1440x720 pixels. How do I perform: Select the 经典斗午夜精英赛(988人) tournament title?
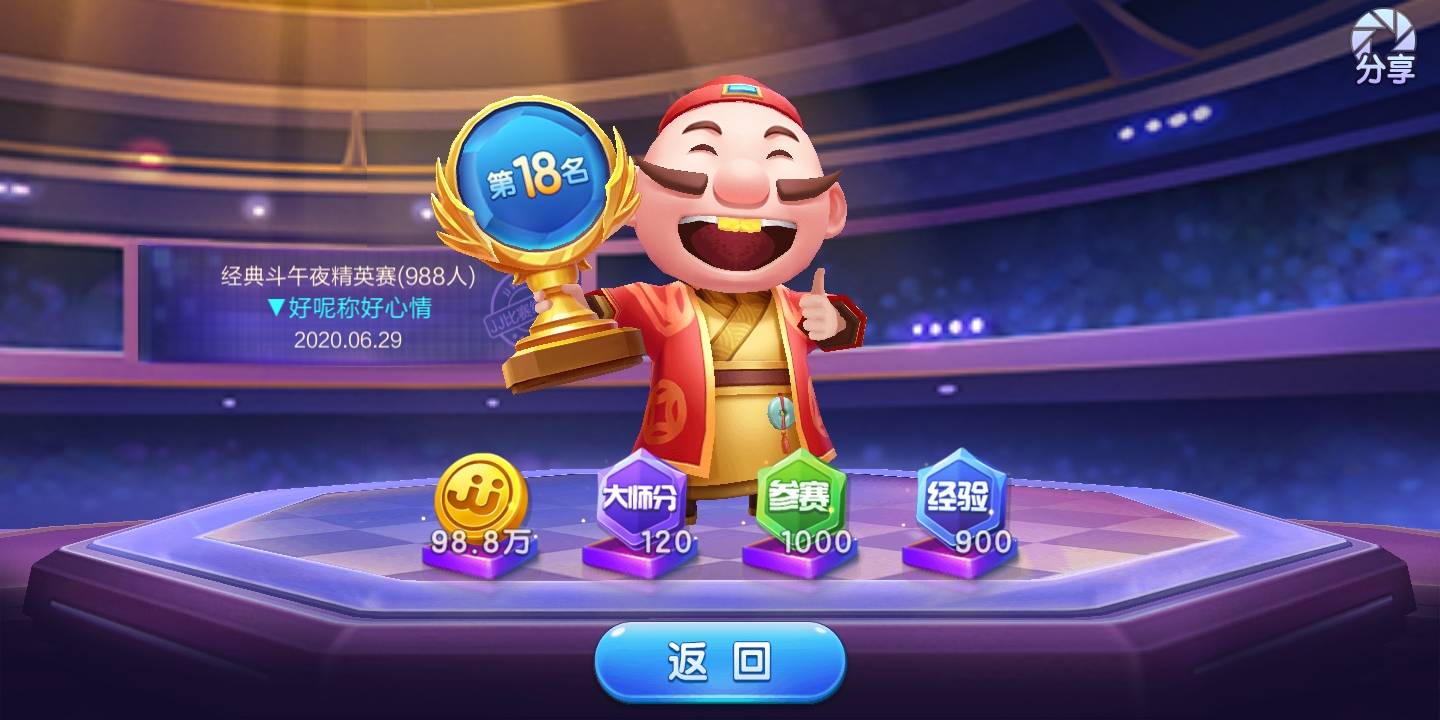pyautogui.click(x=345, y=272)
